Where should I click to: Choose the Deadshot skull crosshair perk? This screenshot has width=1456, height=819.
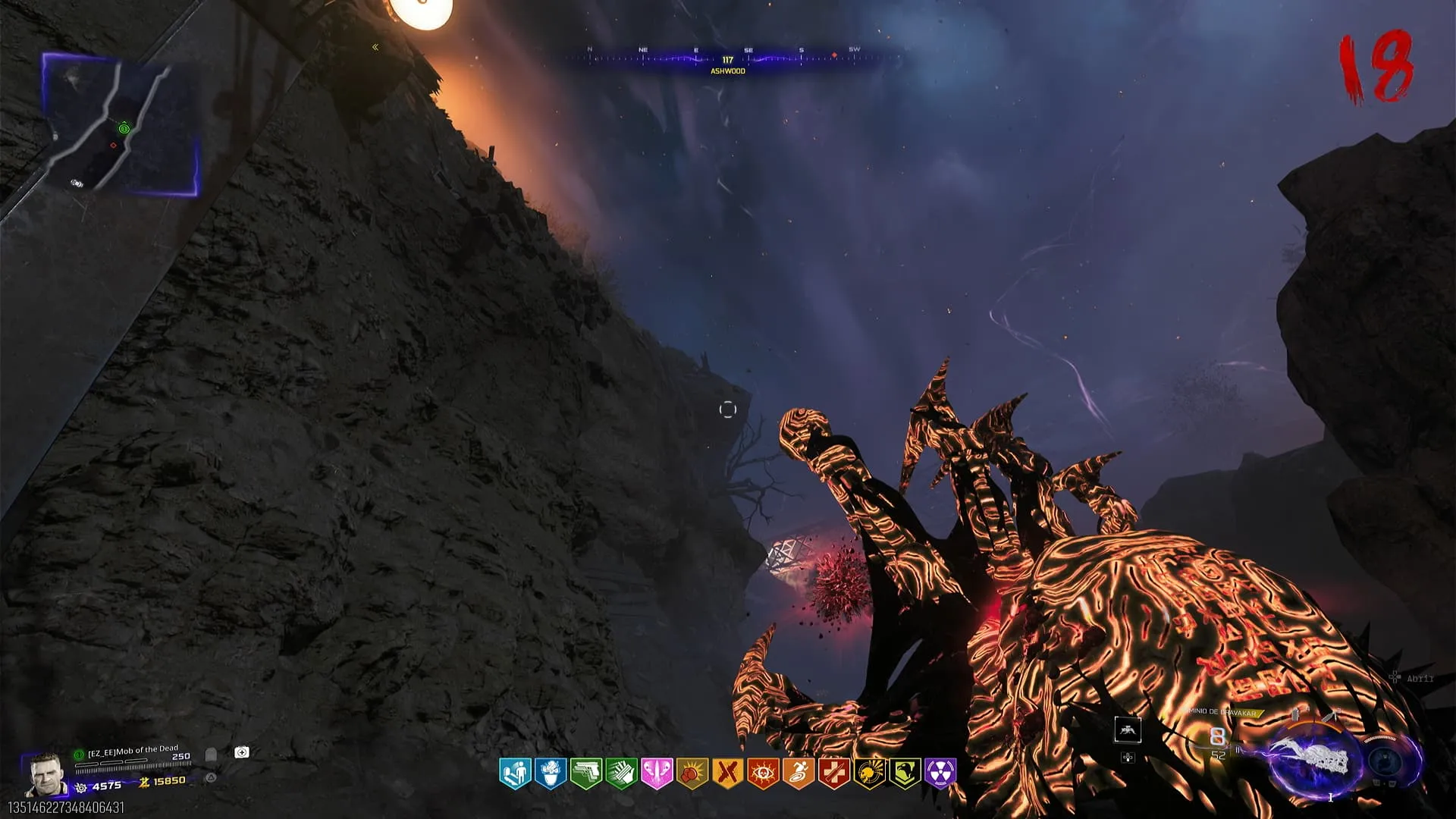869,773
